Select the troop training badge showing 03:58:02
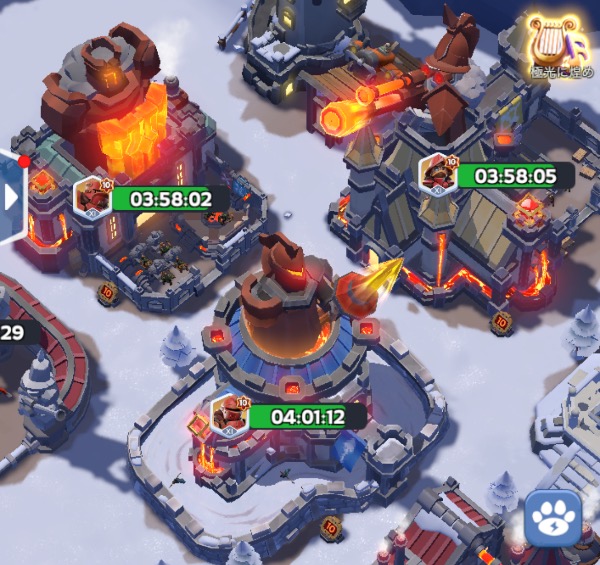Viewport: 600px width, 565px height. (x=93, y=196)
